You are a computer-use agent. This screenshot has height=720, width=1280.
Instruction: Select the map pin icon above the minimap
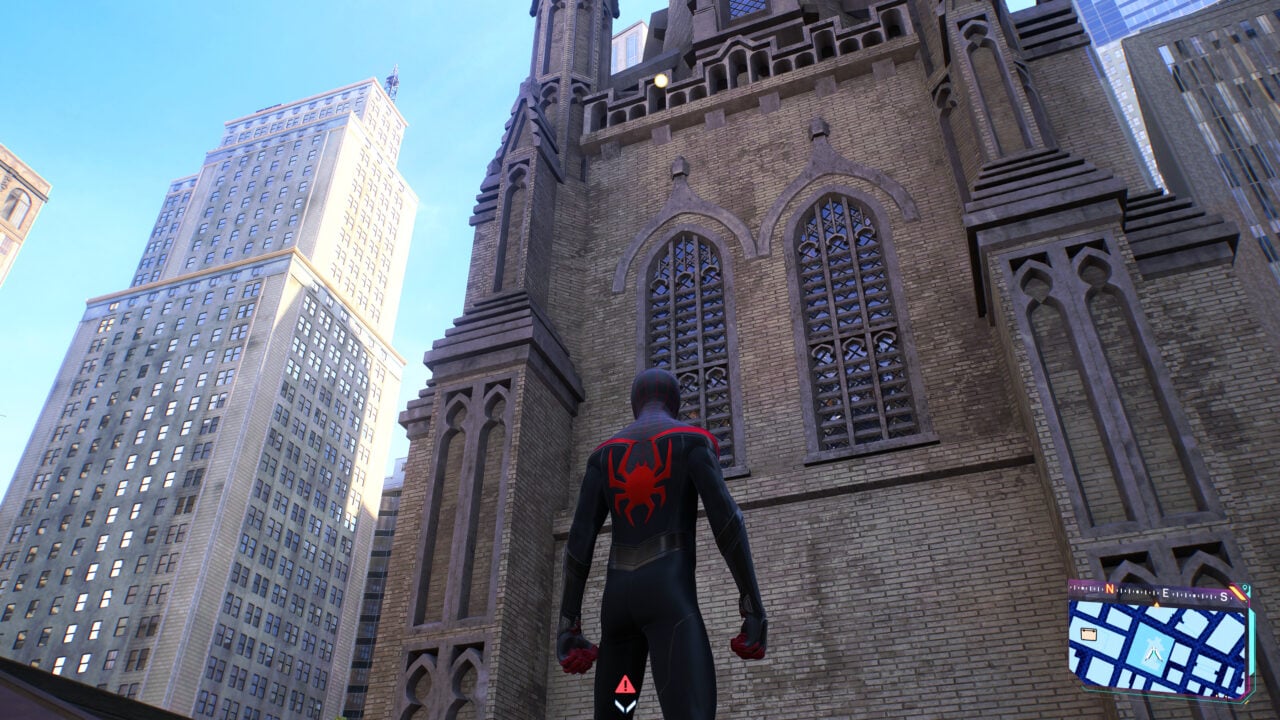click(1243, 588)
